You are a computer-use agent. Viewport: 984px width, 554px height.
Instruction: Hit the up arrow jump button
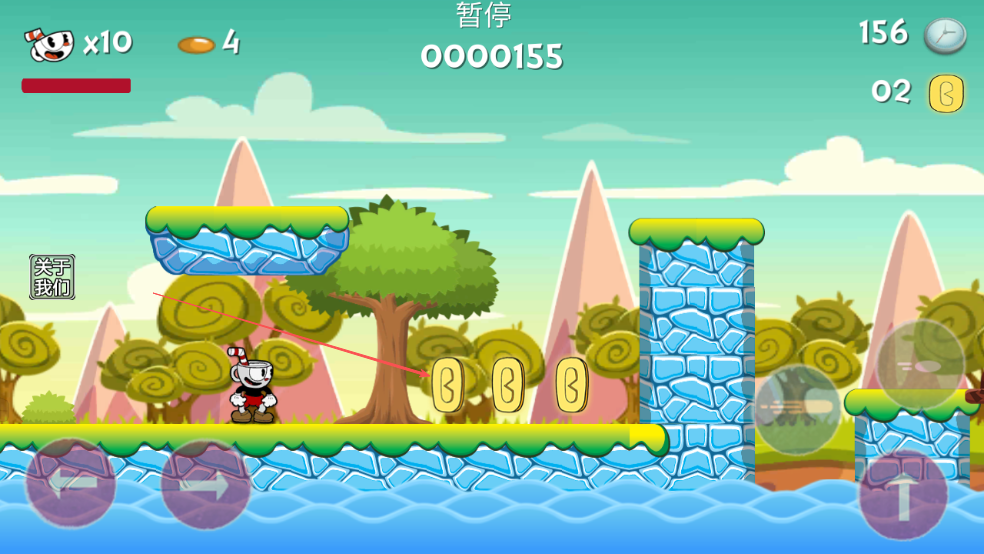(x=903, y=496)
